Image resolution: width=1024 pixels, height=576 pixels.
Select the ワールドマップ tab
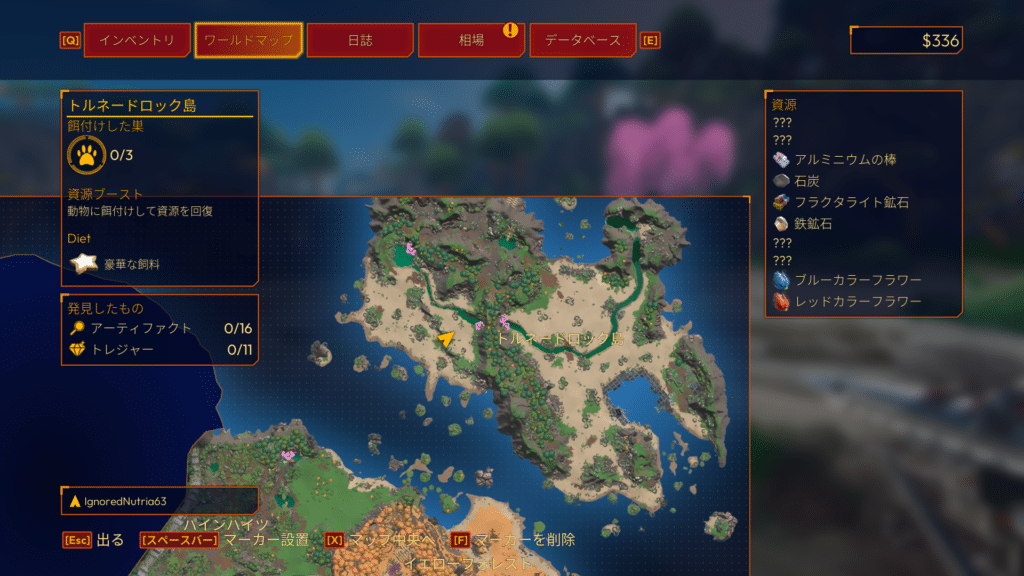(x=248, y=41)
